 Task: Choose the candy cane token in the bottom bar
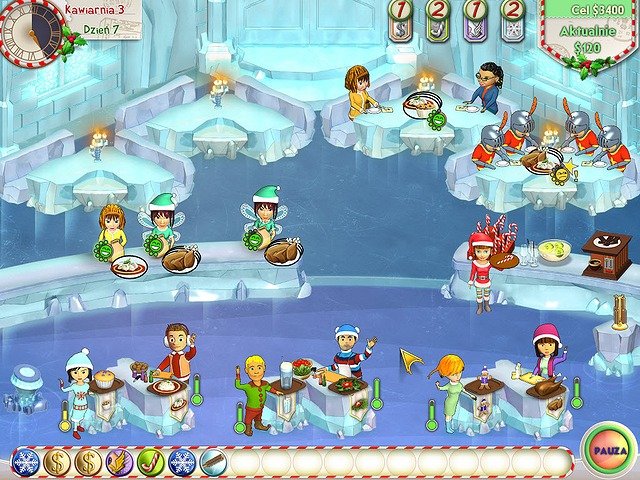point(151,462)
